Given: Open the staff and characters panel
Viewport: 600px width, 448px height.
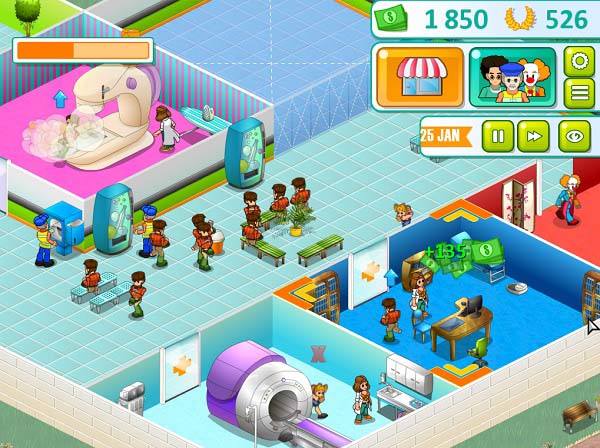Looking at the screenshot, I should [x=512, y=77].
